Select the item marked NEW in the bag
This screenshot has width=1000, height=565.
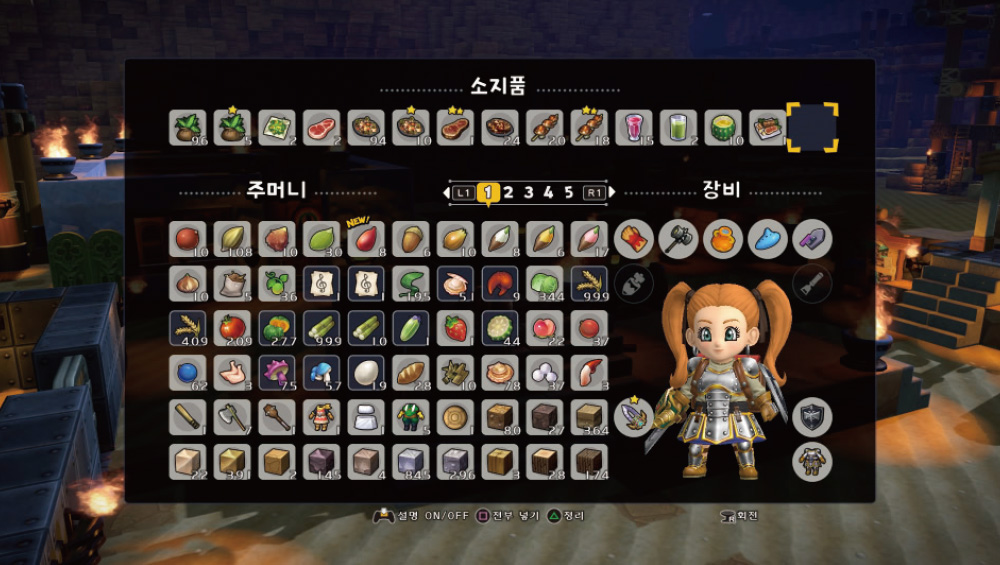367,240
